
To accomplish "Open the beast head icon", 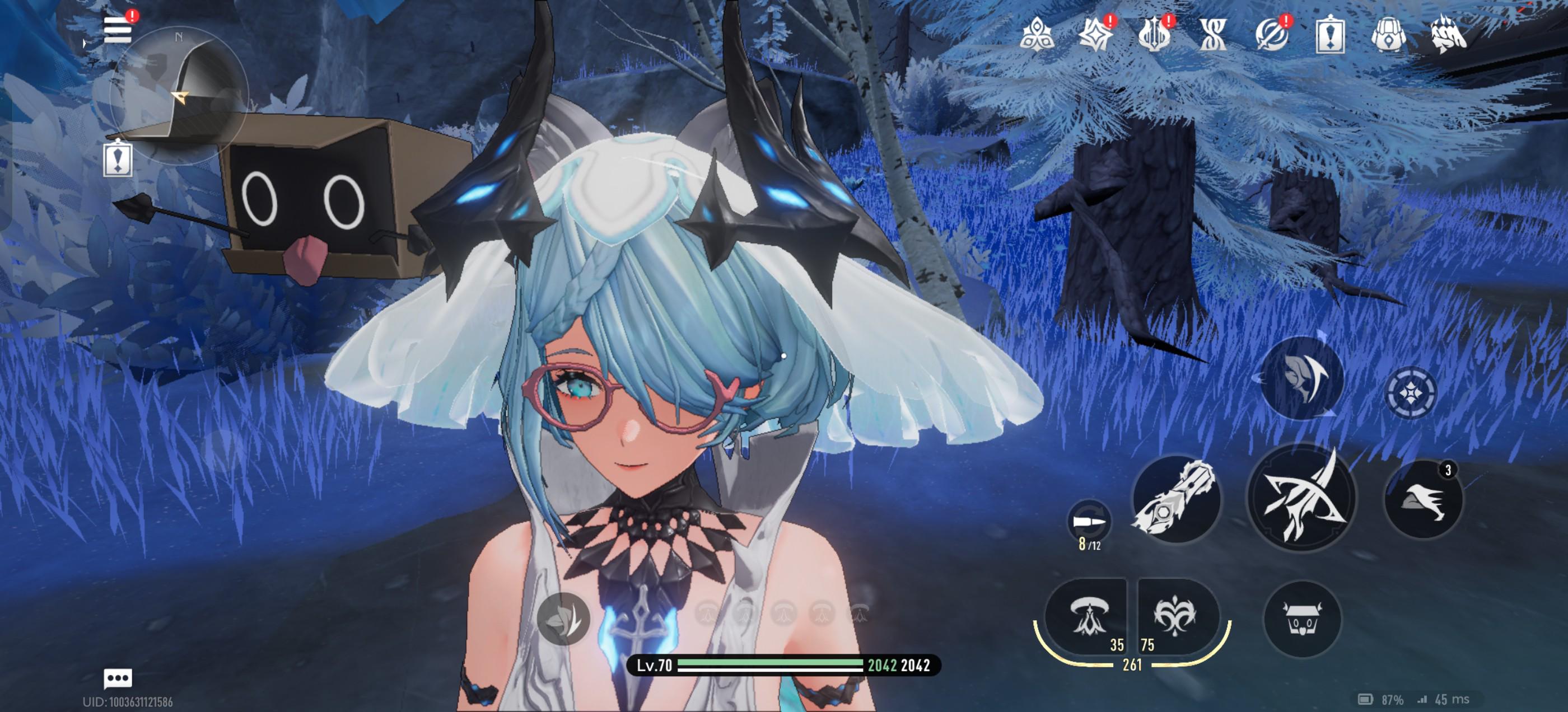I will point(1448,34).
